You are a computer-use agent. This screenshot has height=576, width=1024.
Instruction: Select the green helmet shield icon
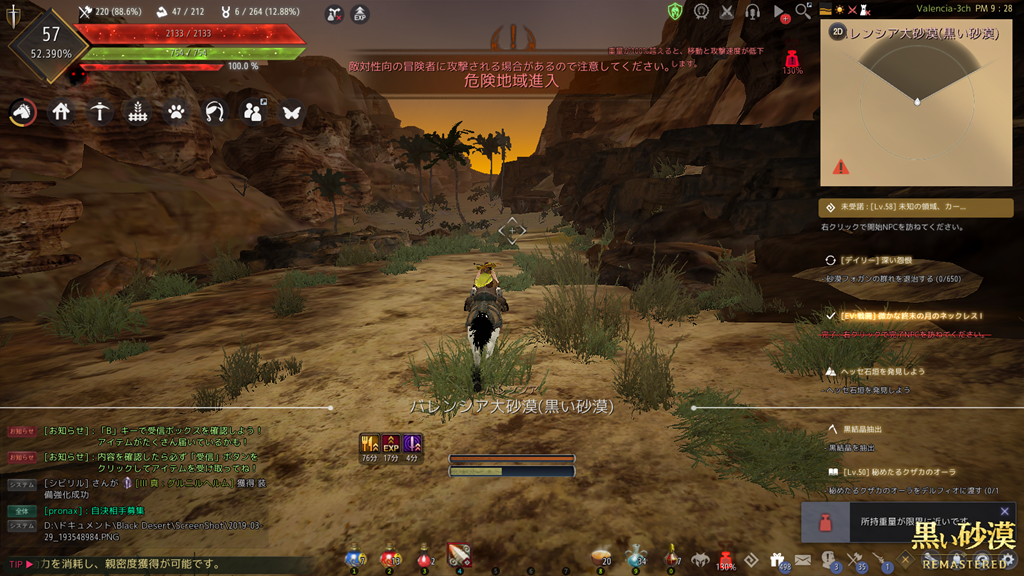[x=676, y=11]
